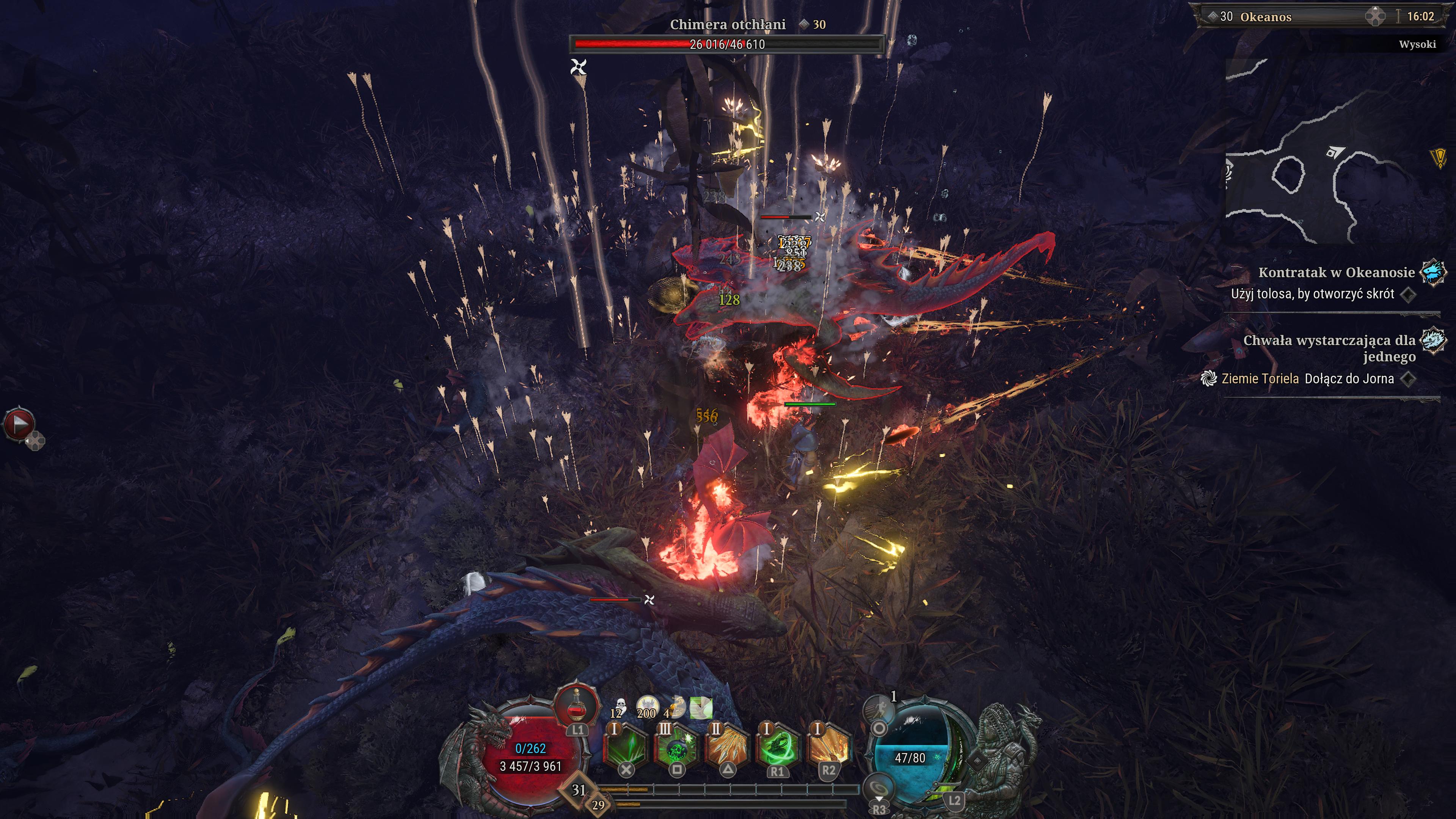Click the red play button at left edge

[19, 424]
